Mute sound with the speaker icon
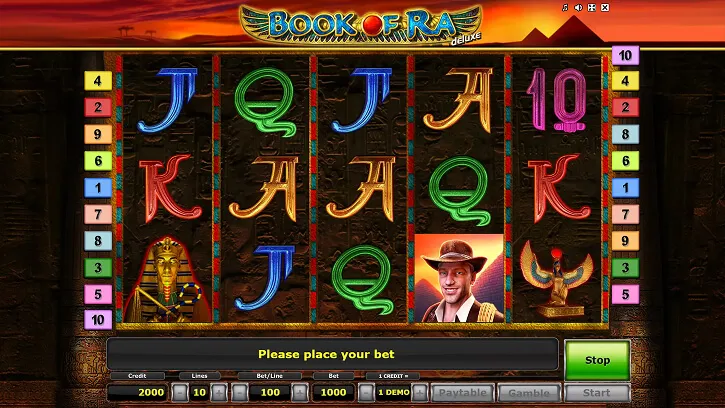This screenshot has height=408, width=725. point(577,8)
